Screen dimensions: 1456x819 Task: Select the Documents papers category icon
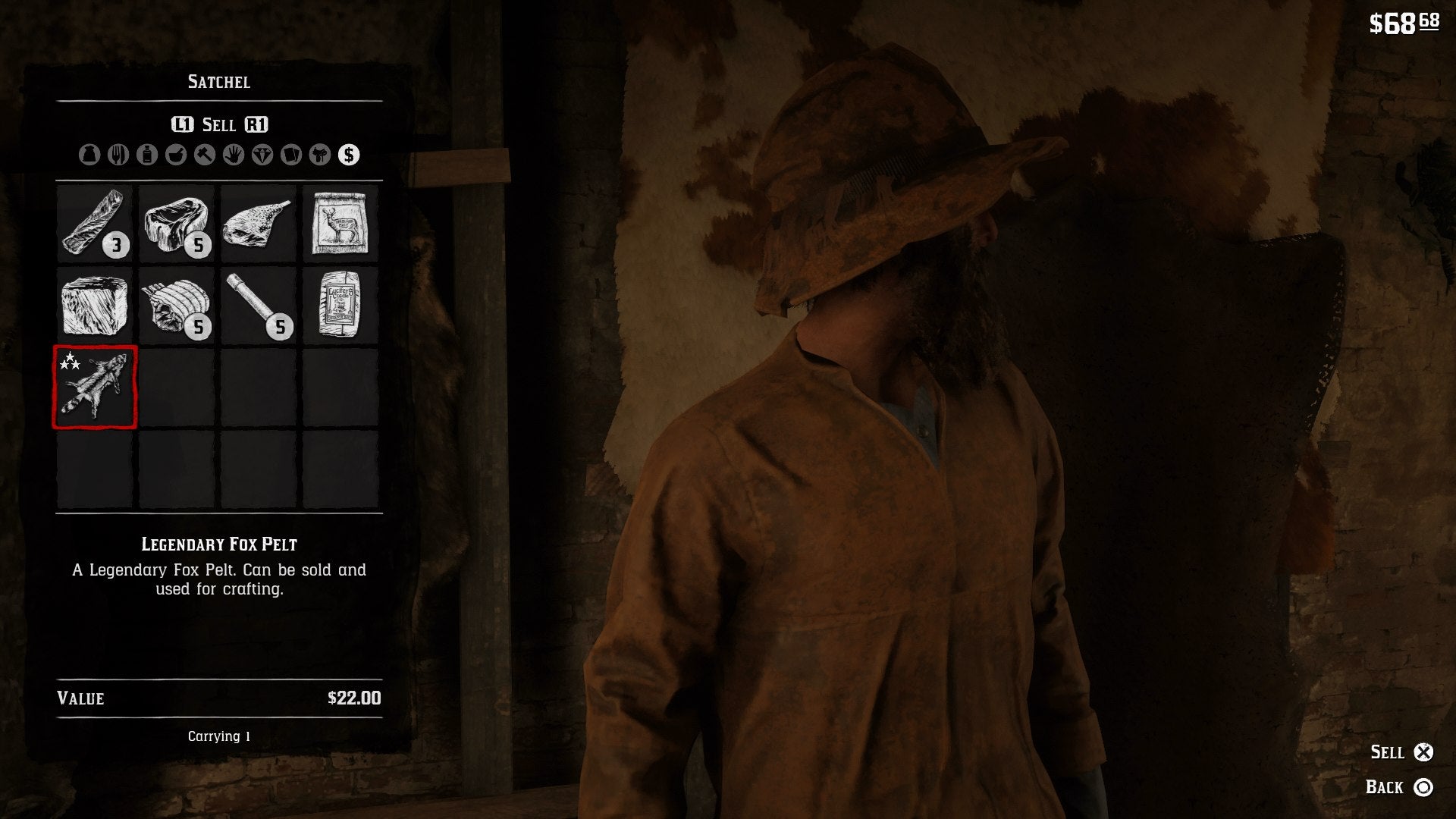(291, 155)
